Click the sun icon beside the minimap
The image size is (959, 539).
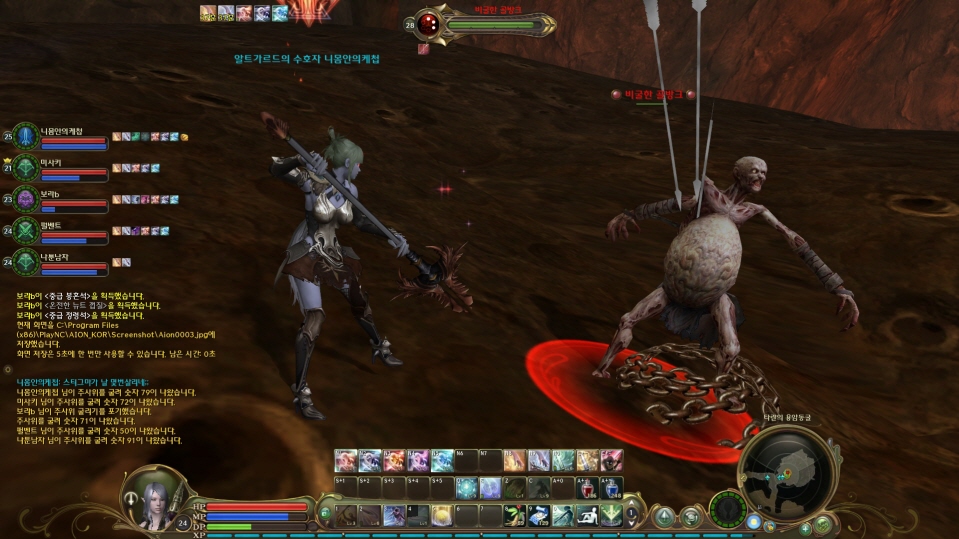pos(754,522)
